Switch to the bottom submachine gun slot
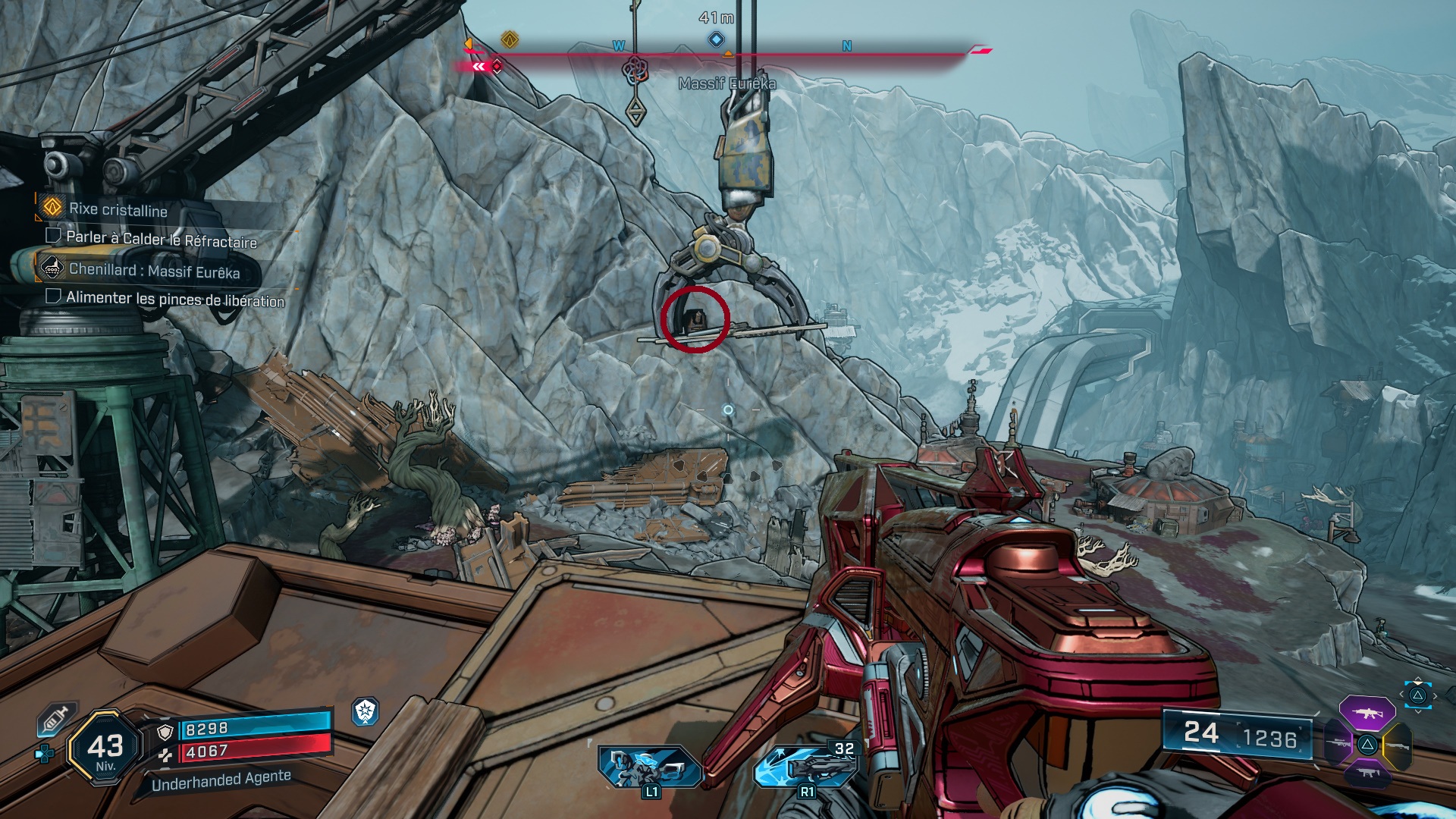This screenshot has height=819, width=1456. click(x=1367, y=774)
